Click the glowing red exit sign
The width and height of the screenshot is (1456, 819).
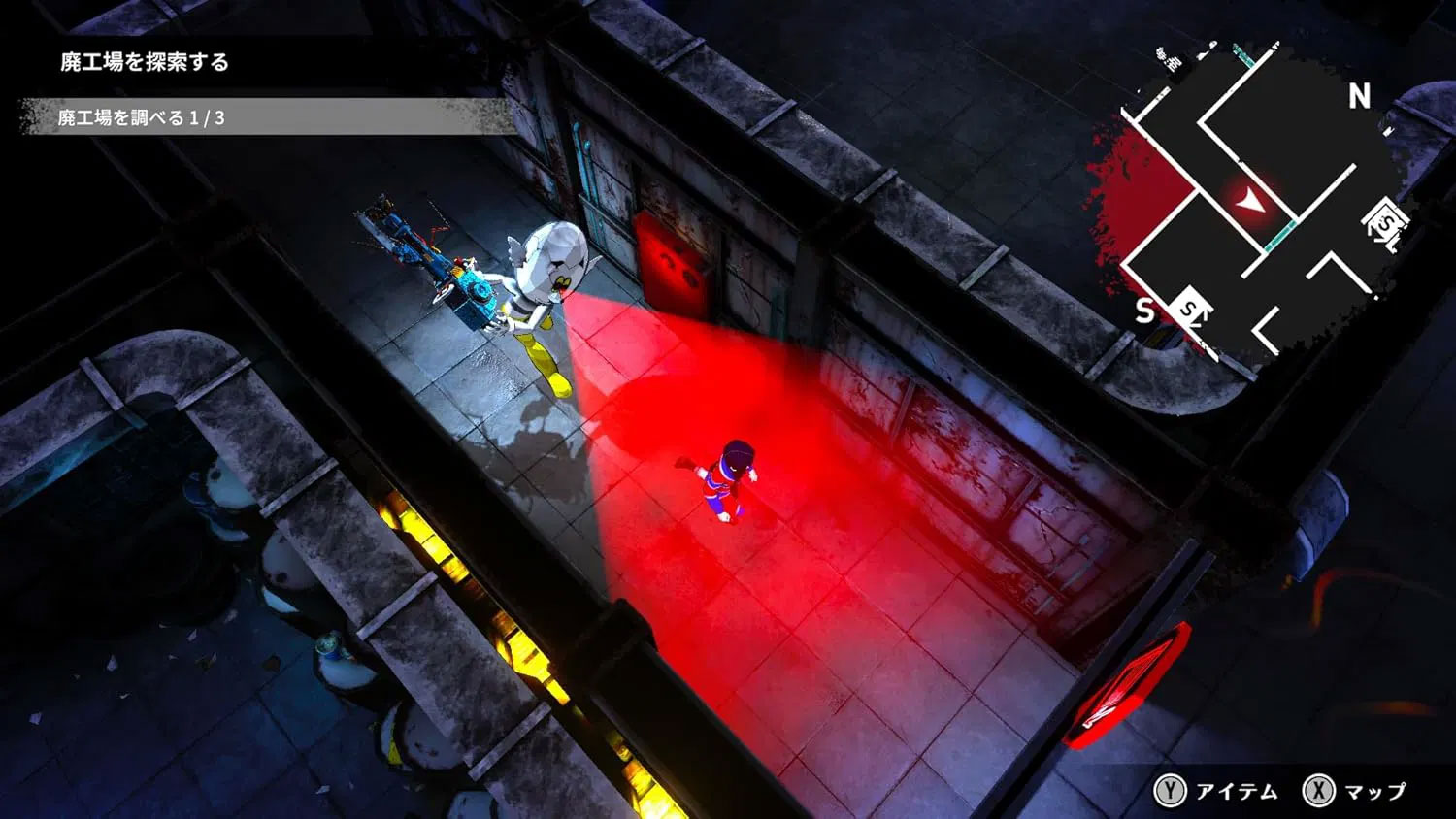1134,679
